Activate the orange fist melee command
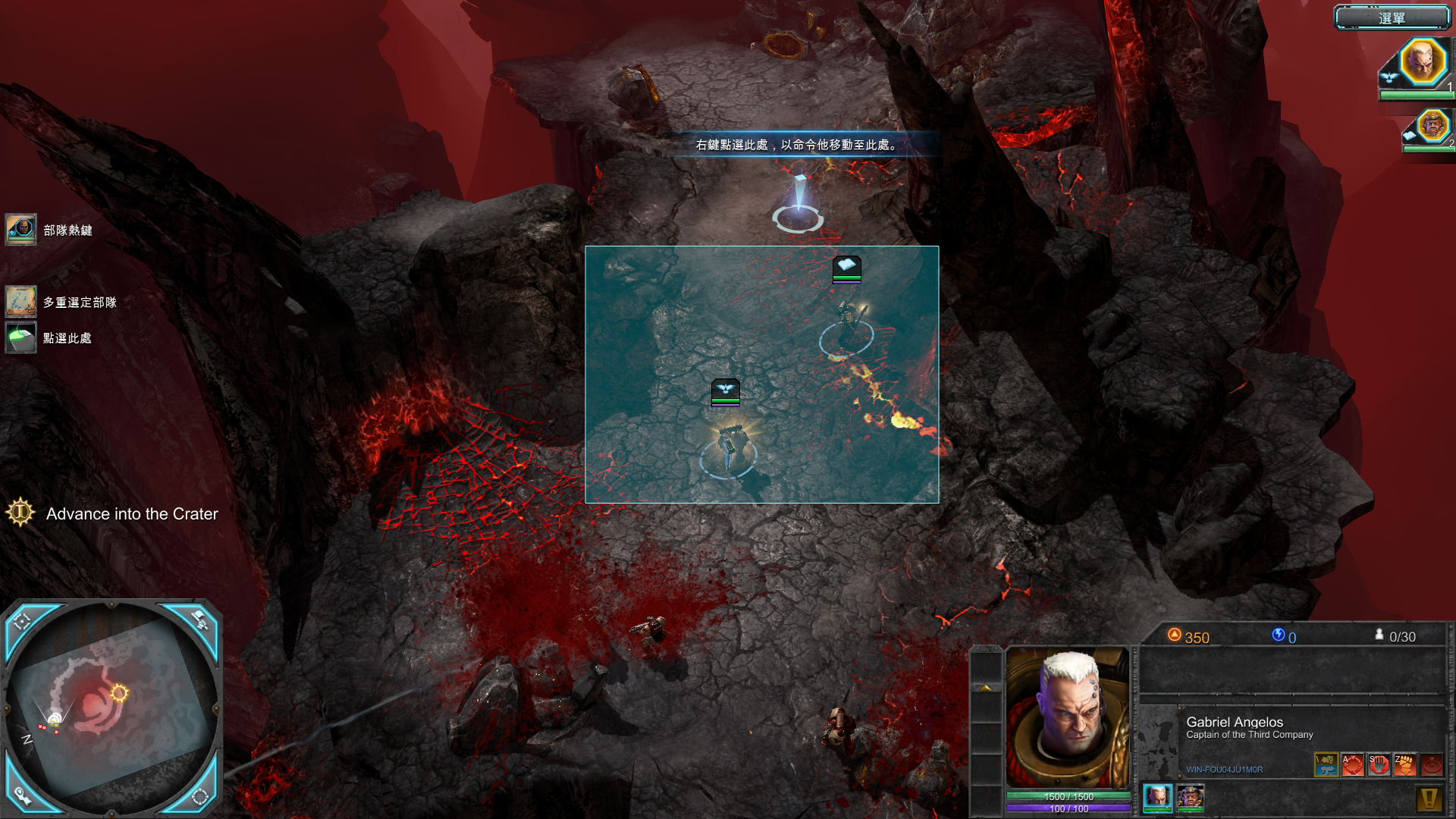 [x=1405, y=764]
